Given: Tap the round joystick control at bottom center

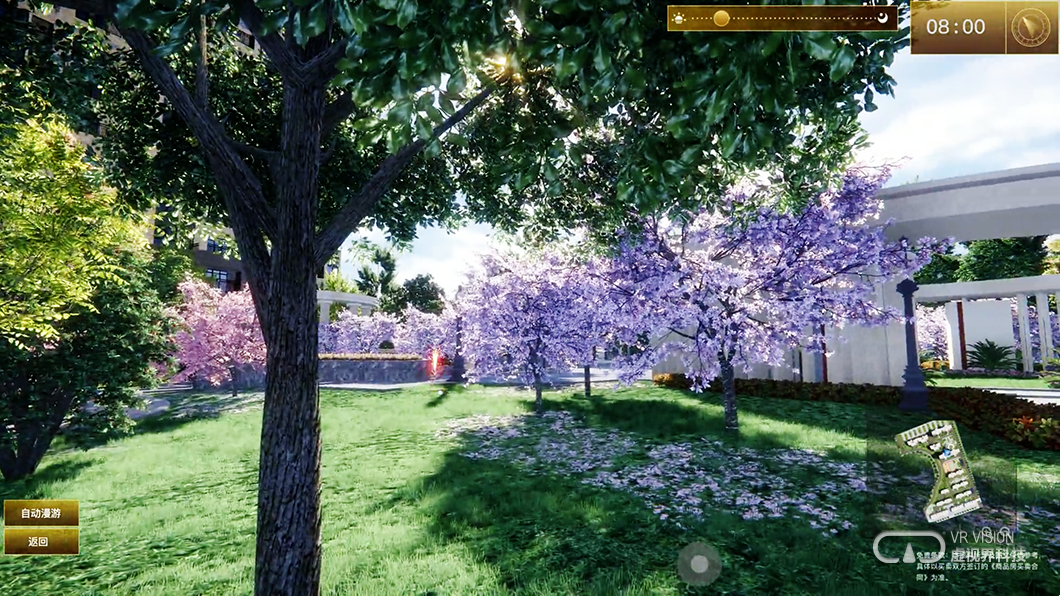Looking at the screenshot, I should click(x=699, y=564).
